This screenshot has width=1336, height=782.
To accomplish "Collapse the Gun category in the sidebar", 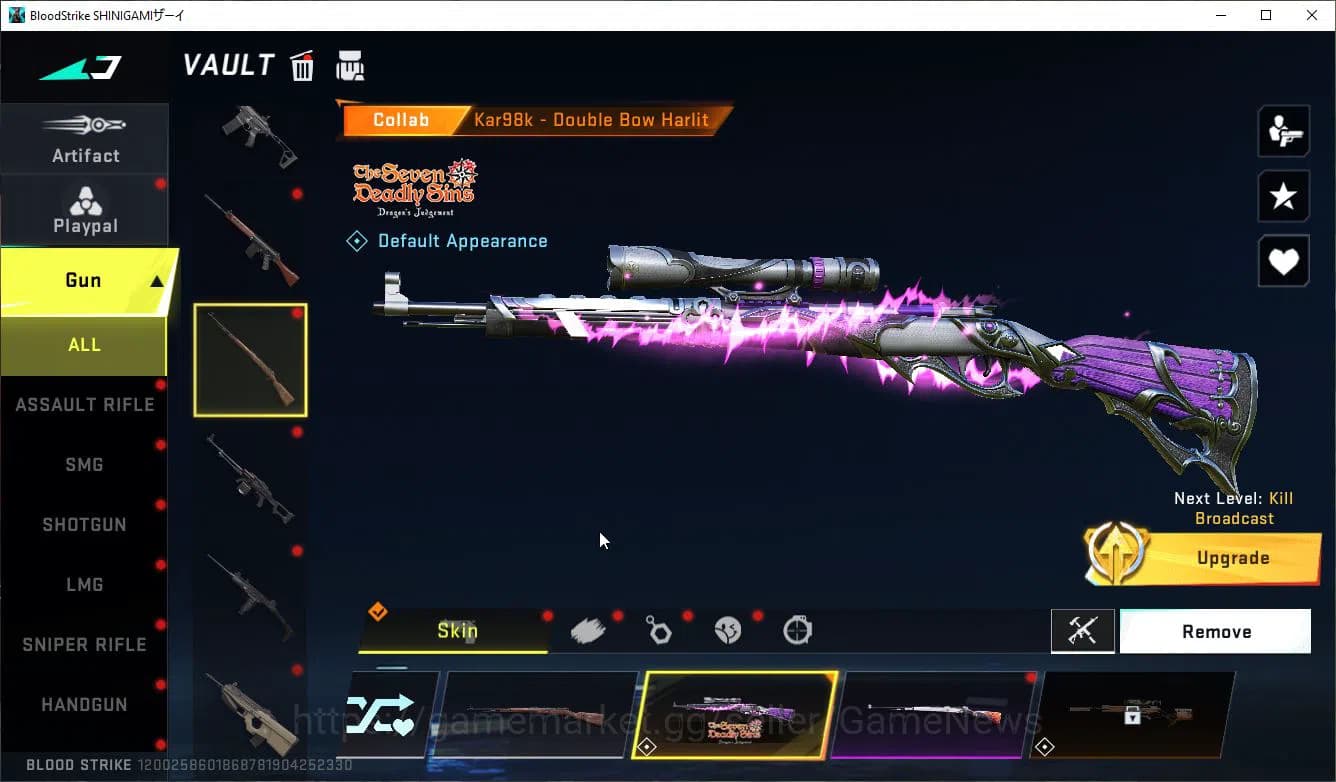I will (85, 280).
